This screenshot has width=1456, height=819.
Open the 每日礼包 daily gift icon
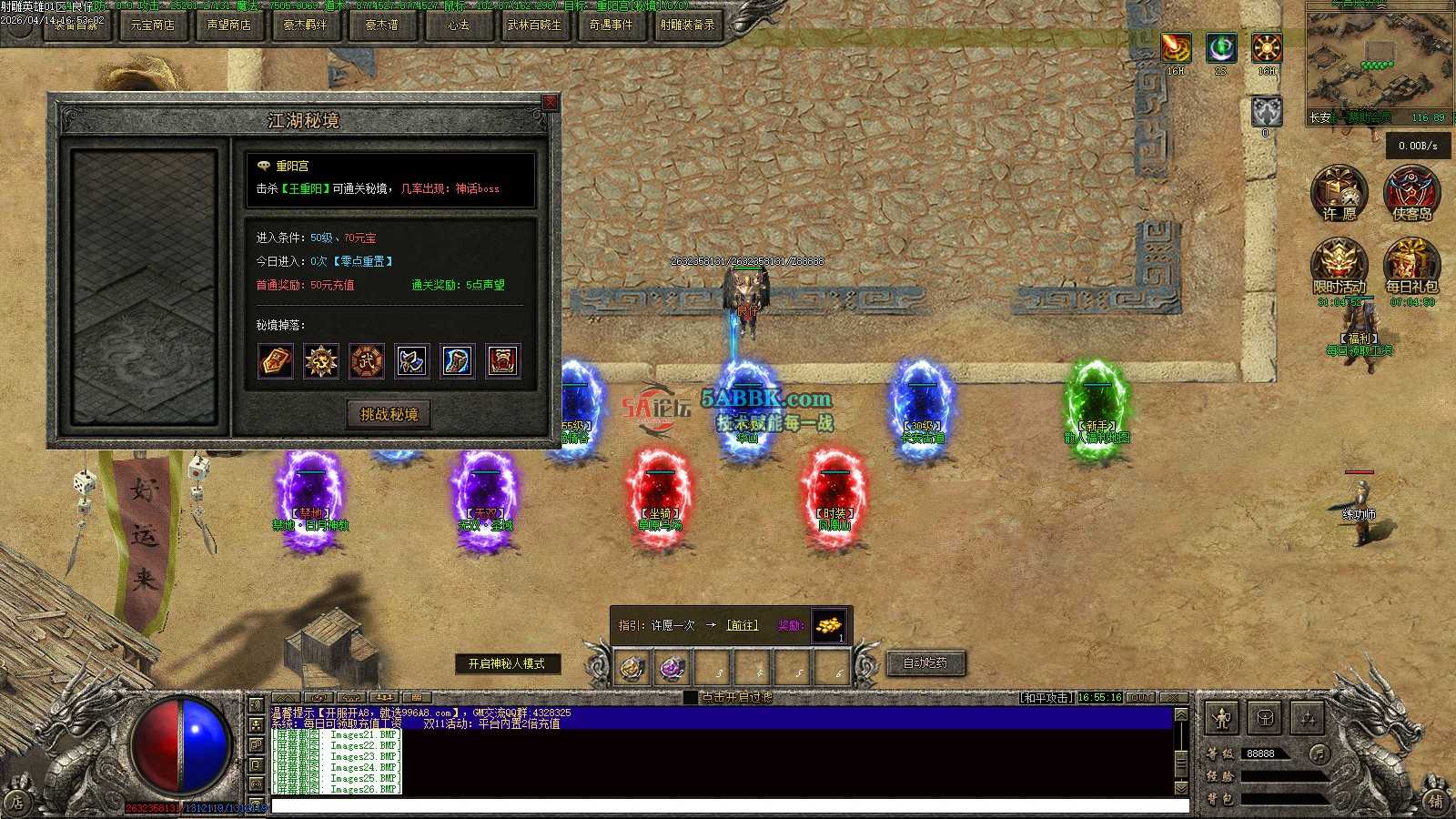point(1411,265)
